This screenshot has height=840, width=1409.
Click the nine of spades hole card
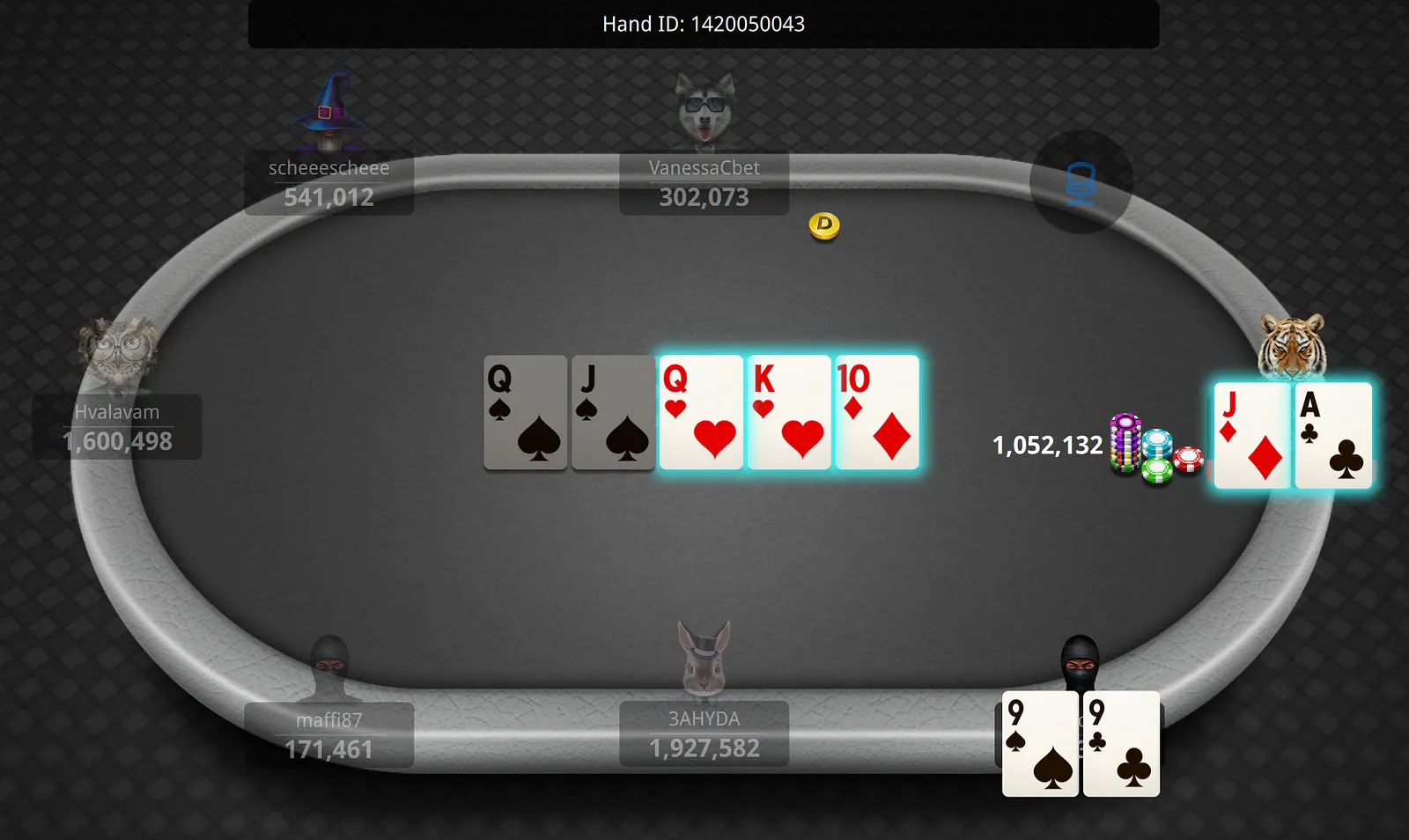1040,744
